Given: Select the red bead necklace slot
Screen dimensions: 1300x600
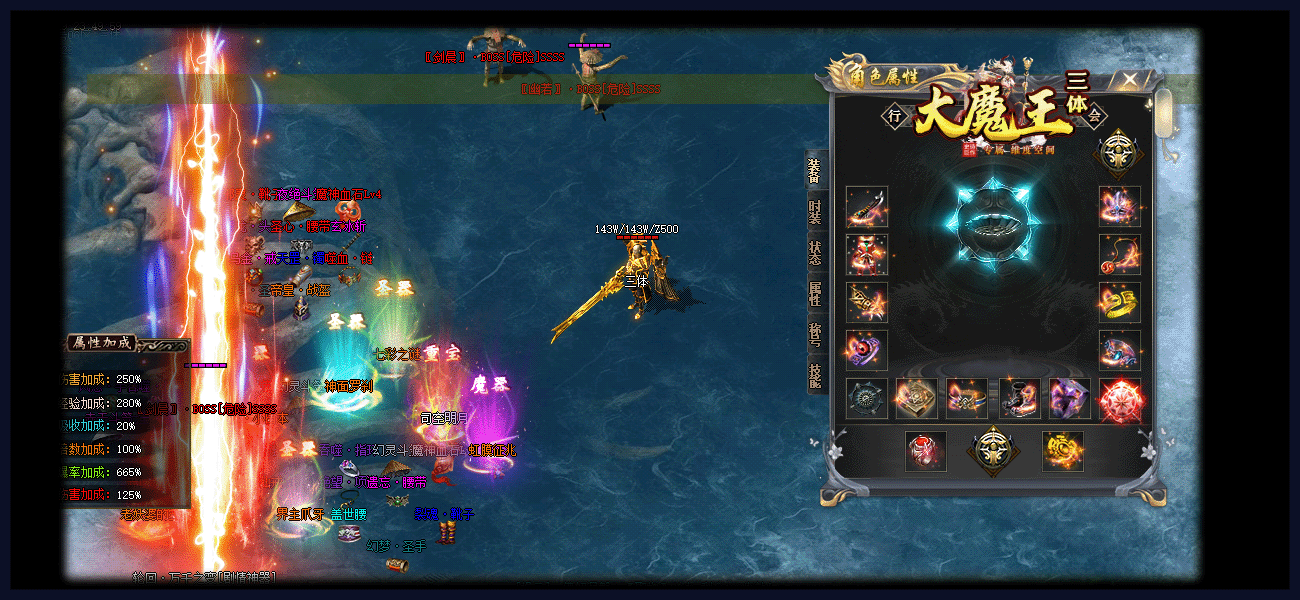Looking at the screenshot, I should [1119, 255].
